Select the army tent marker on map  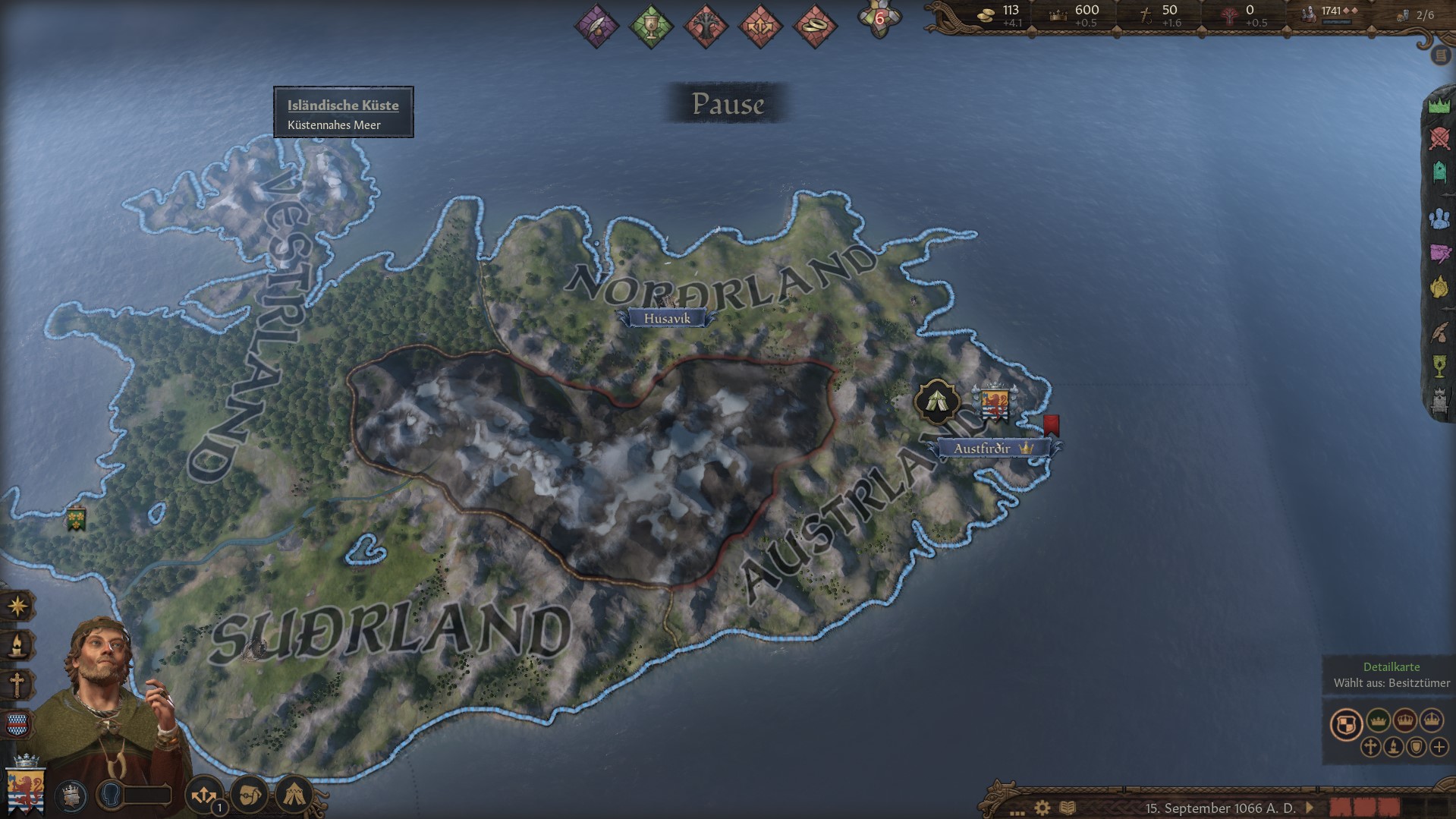point(937,401)
